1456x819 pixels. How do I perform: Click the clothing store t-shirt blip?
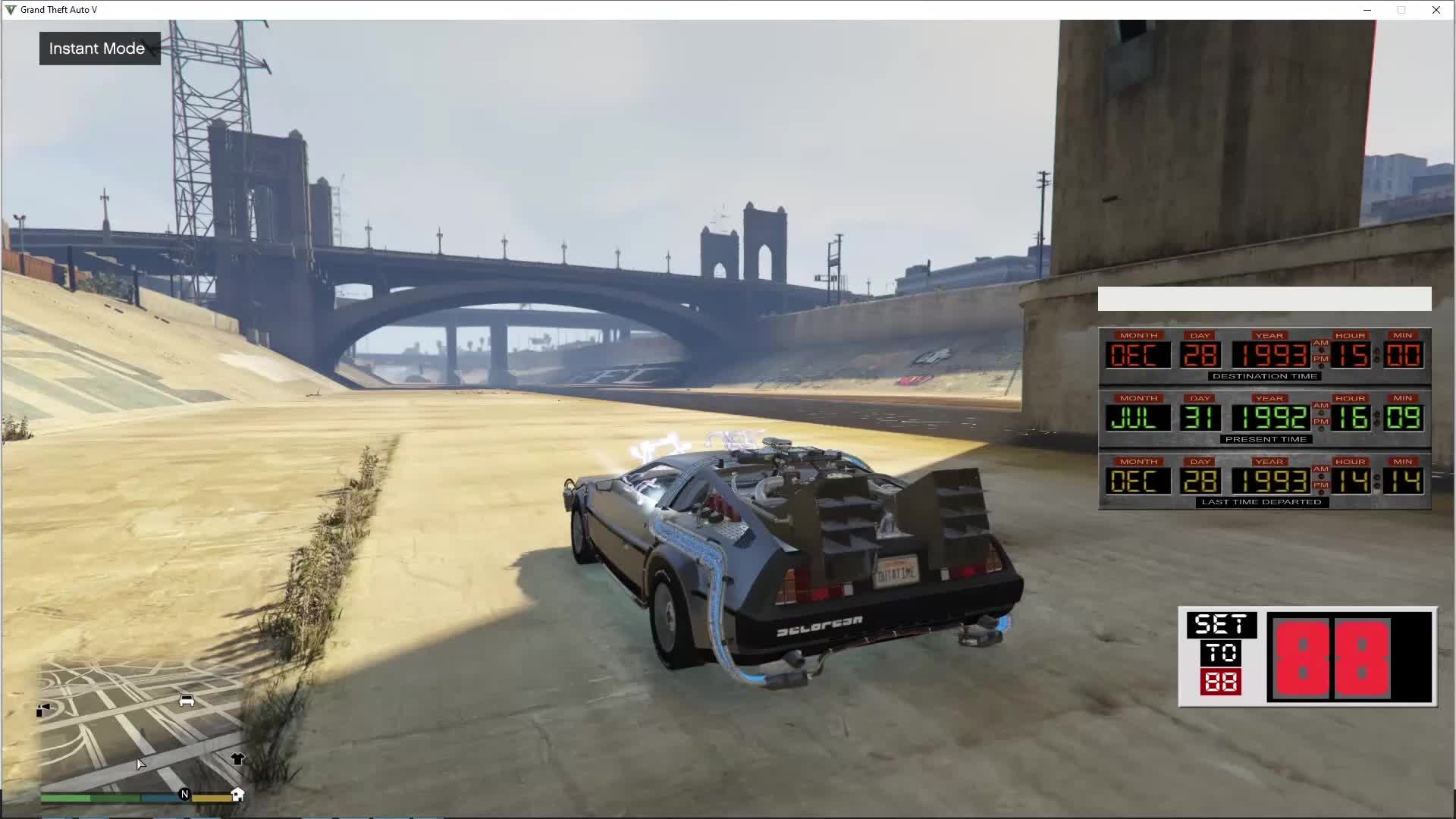[x=237, y=759]
